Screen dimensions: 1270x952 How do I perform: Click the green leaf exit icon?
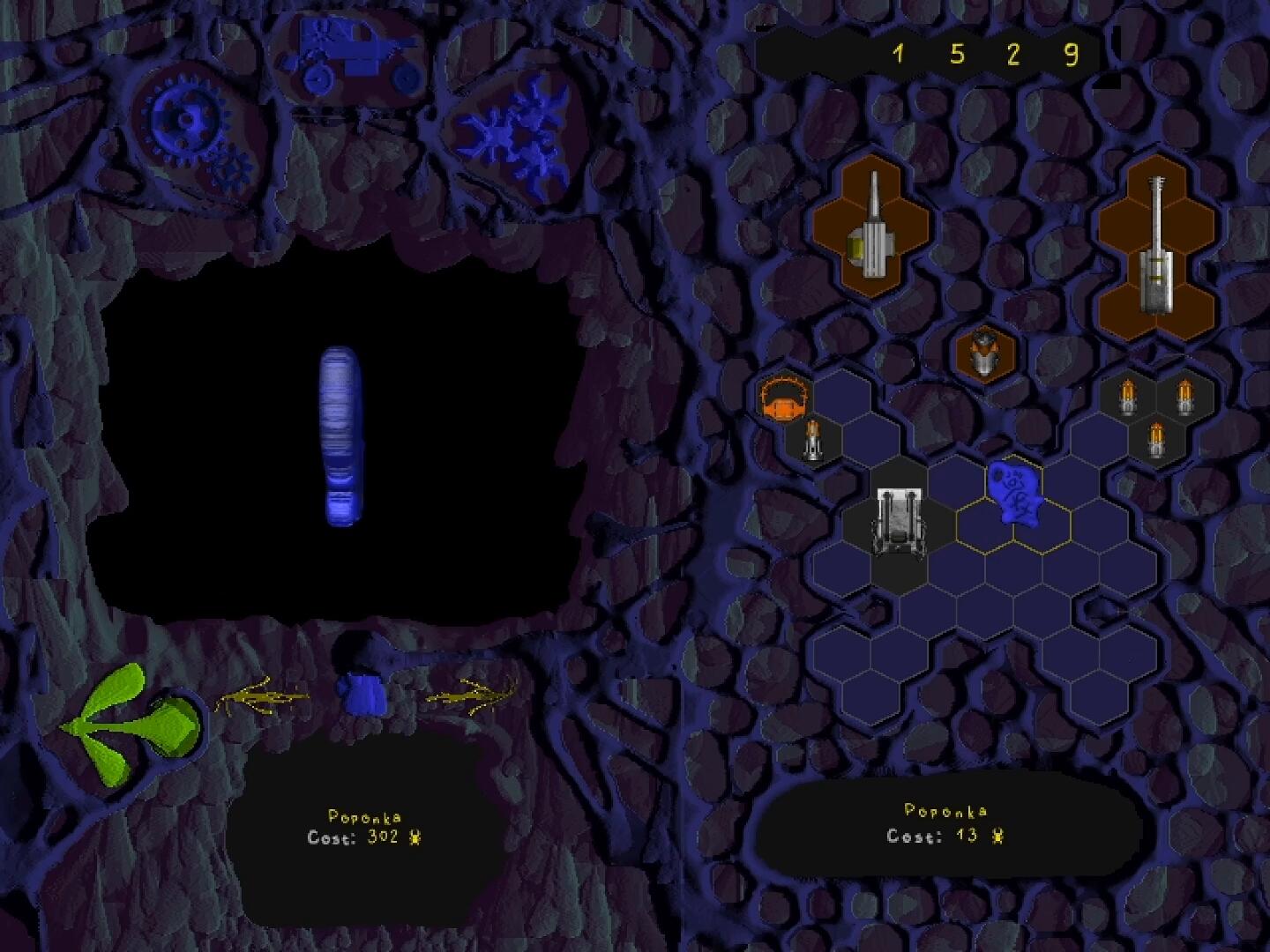click(x=132, y=723)
